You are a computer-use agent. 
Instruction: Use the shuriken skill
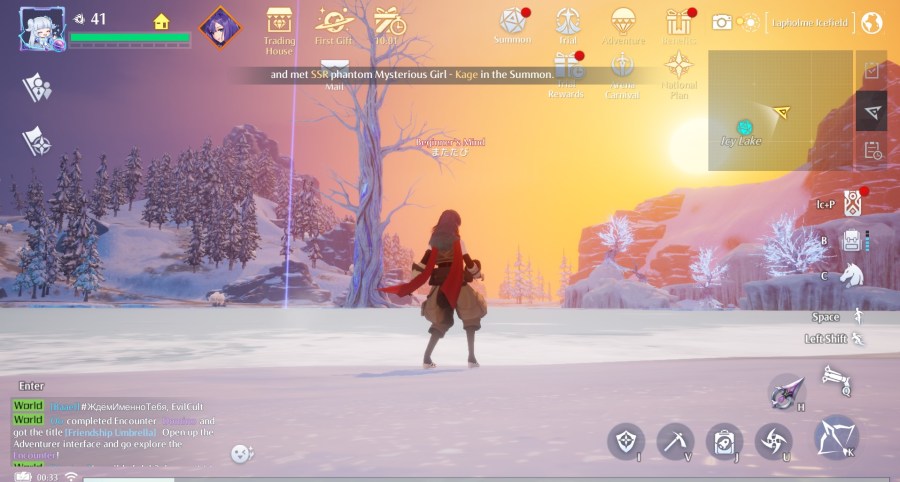click(774, 441)
